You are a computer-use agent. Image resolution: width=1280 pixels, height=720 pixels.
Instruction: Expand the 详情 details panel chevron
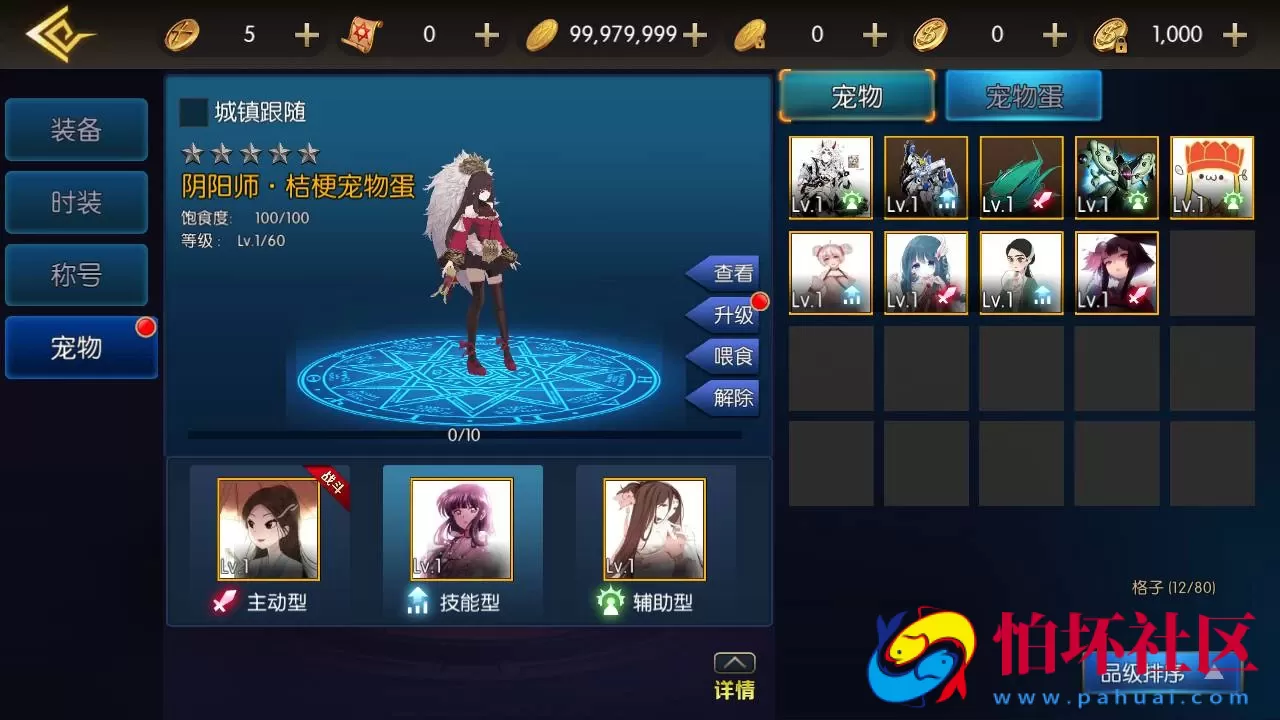pos(734,662)
